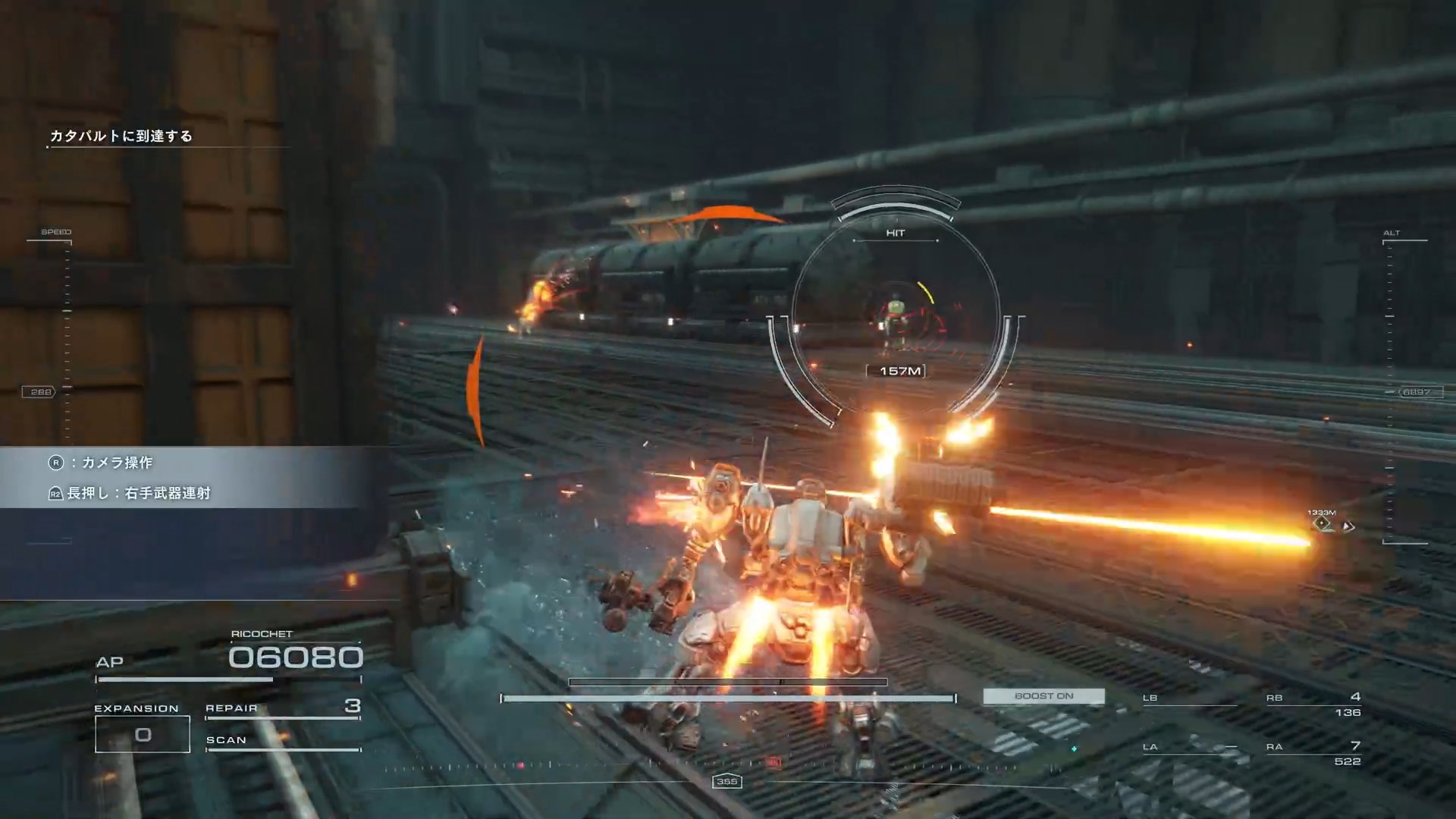
Task: Trigger the SCAN function
Action: [282, 741]
